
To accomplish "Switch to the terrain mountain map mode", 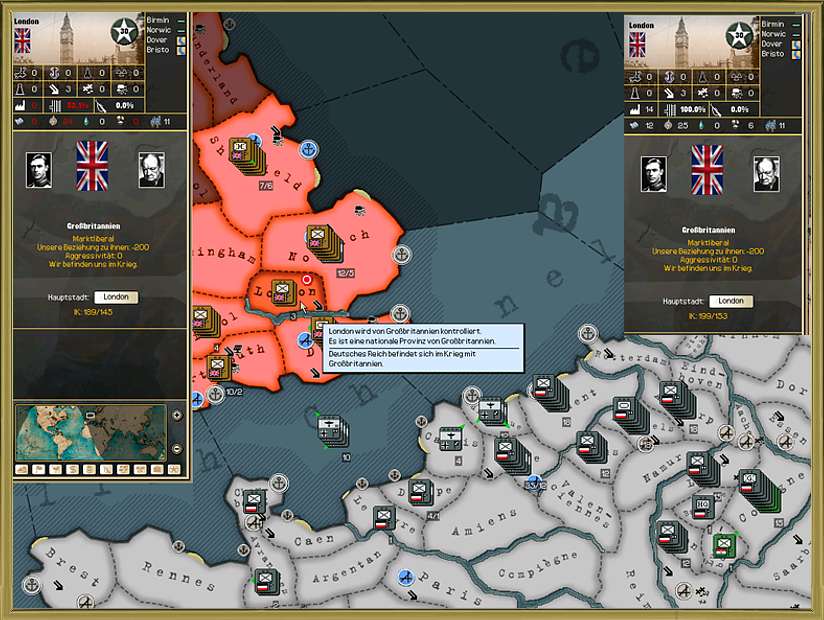I will pyautogui.click(x=22, y=469).
